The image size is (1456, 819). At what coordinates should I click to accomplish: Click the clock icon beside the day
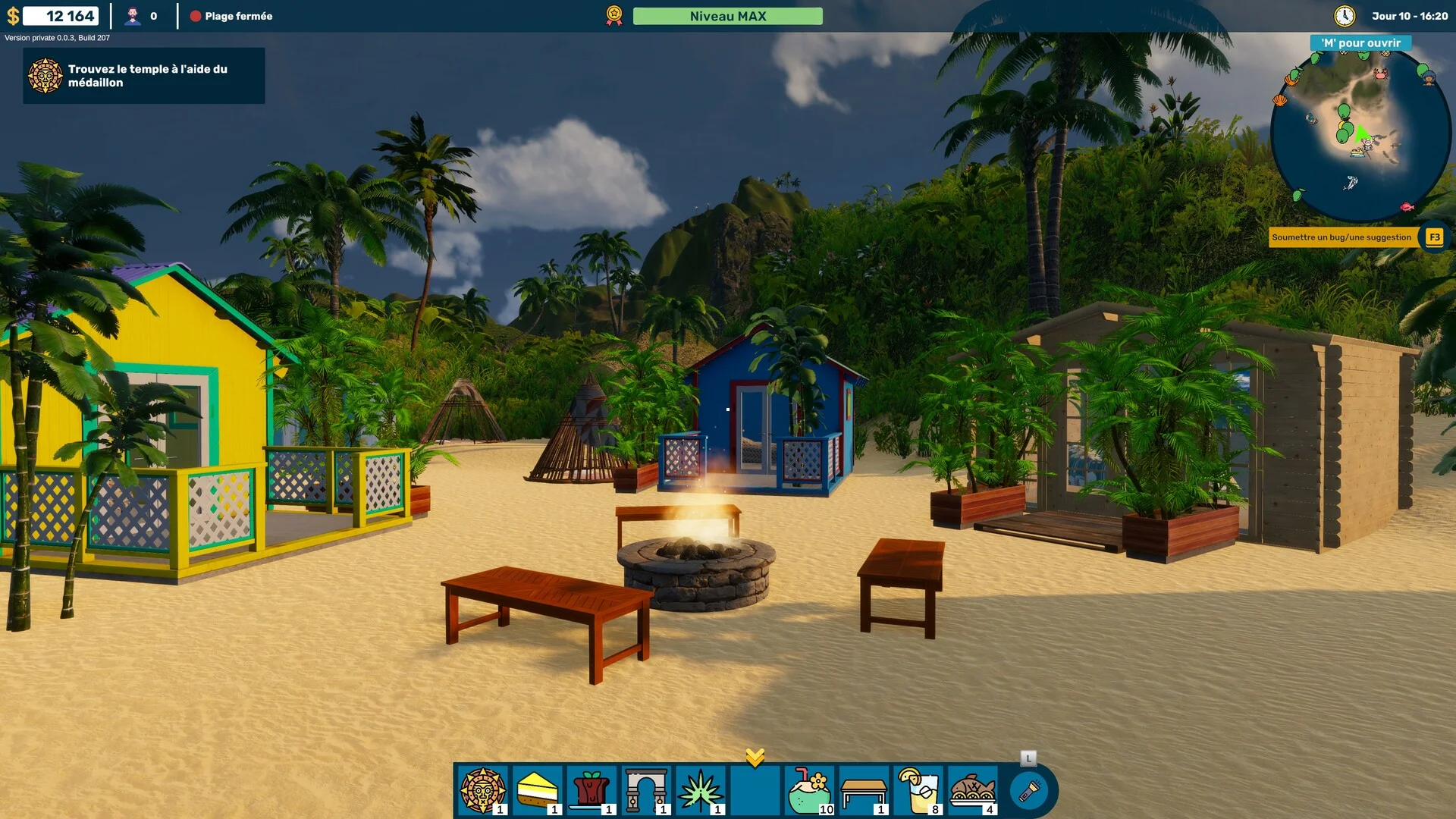1345,16
